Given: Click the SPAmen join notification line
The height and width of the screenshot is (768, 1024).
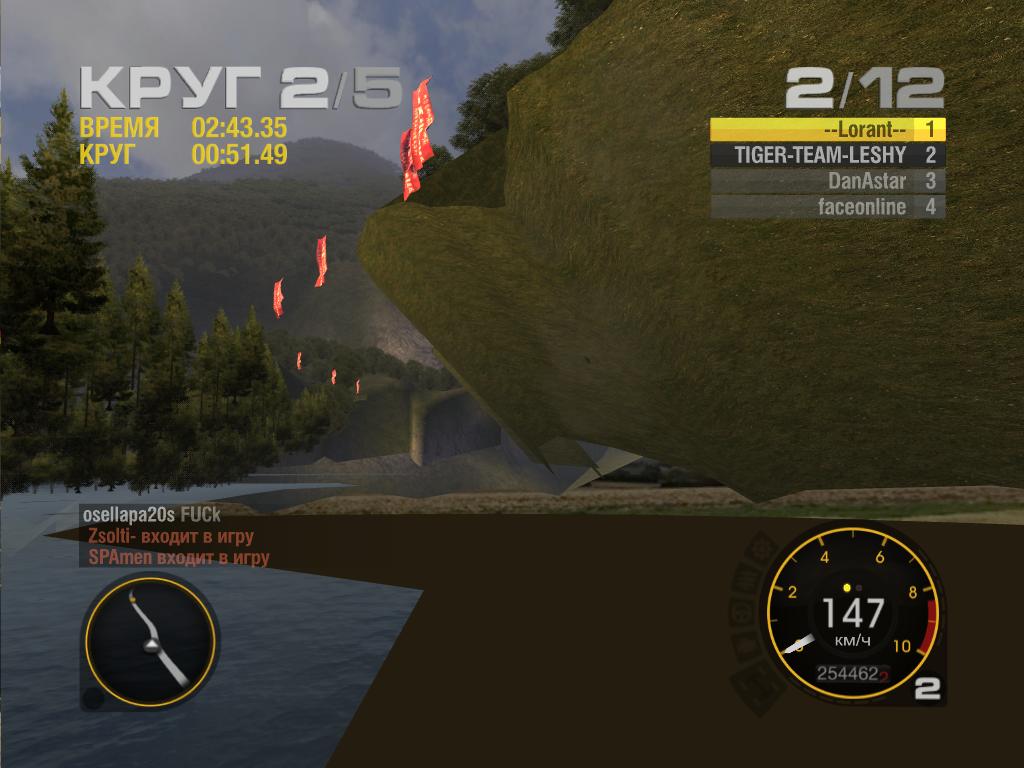Looking at the screenshot, I should (178, 558).
